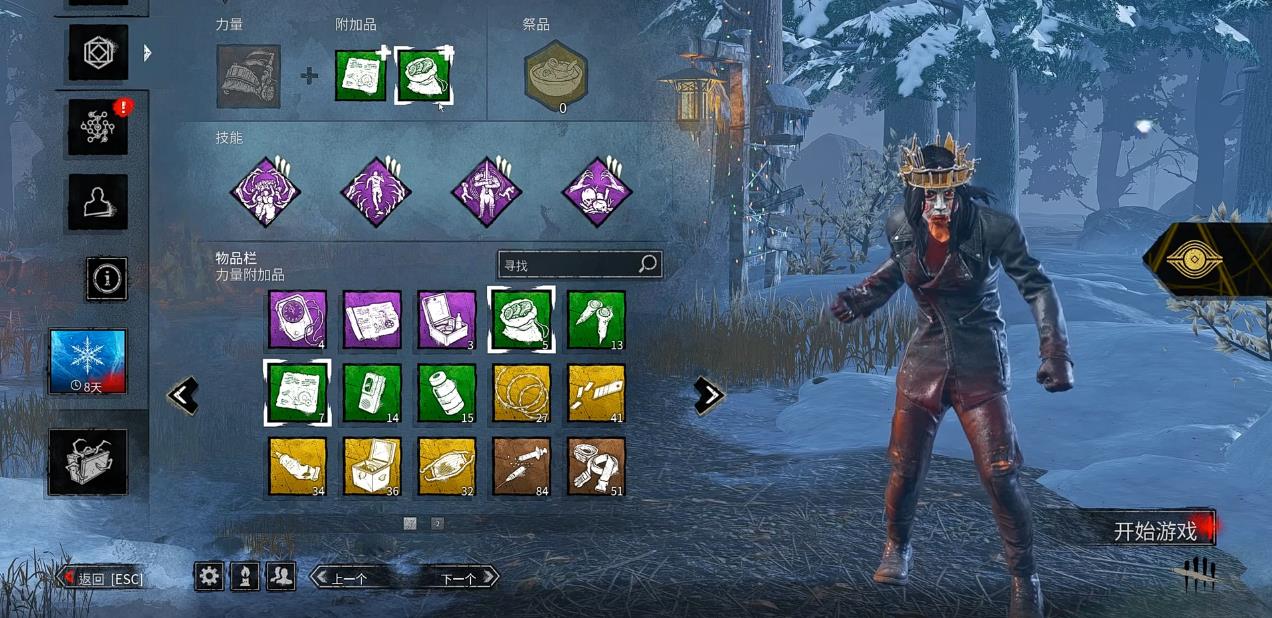Pick the purple first-aid box add-on
This screenshot has height=618, width=1272.
447,319
